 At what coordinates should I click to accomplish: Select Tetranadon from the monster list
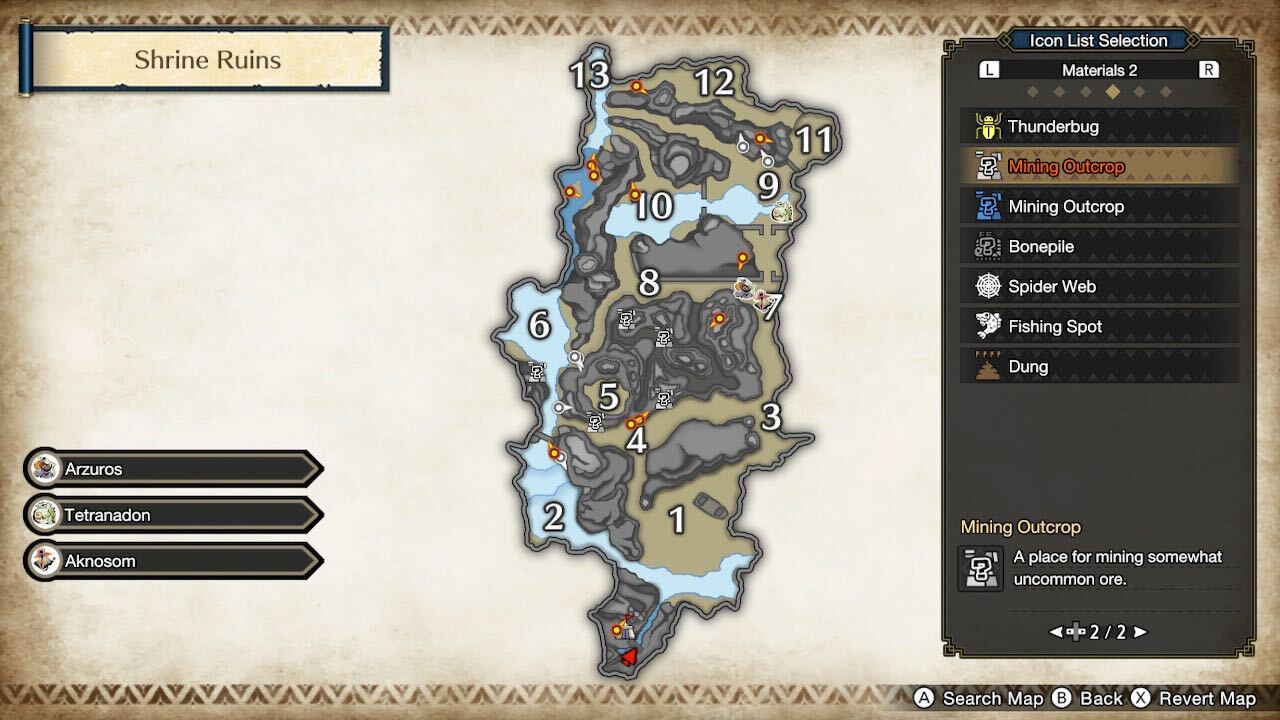coord(170,514)
